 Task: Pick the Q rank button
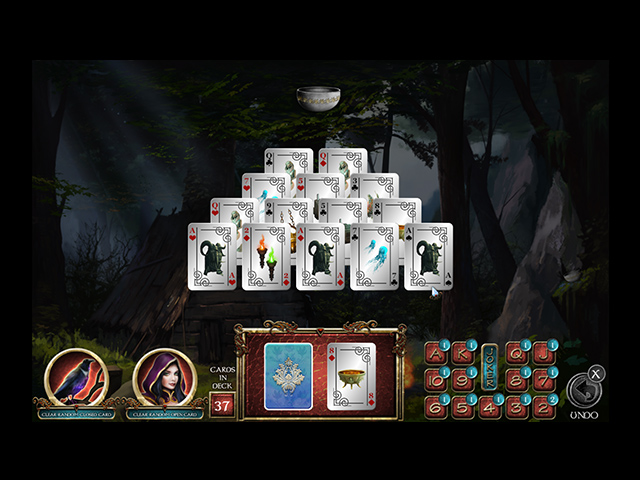[517, 353]
